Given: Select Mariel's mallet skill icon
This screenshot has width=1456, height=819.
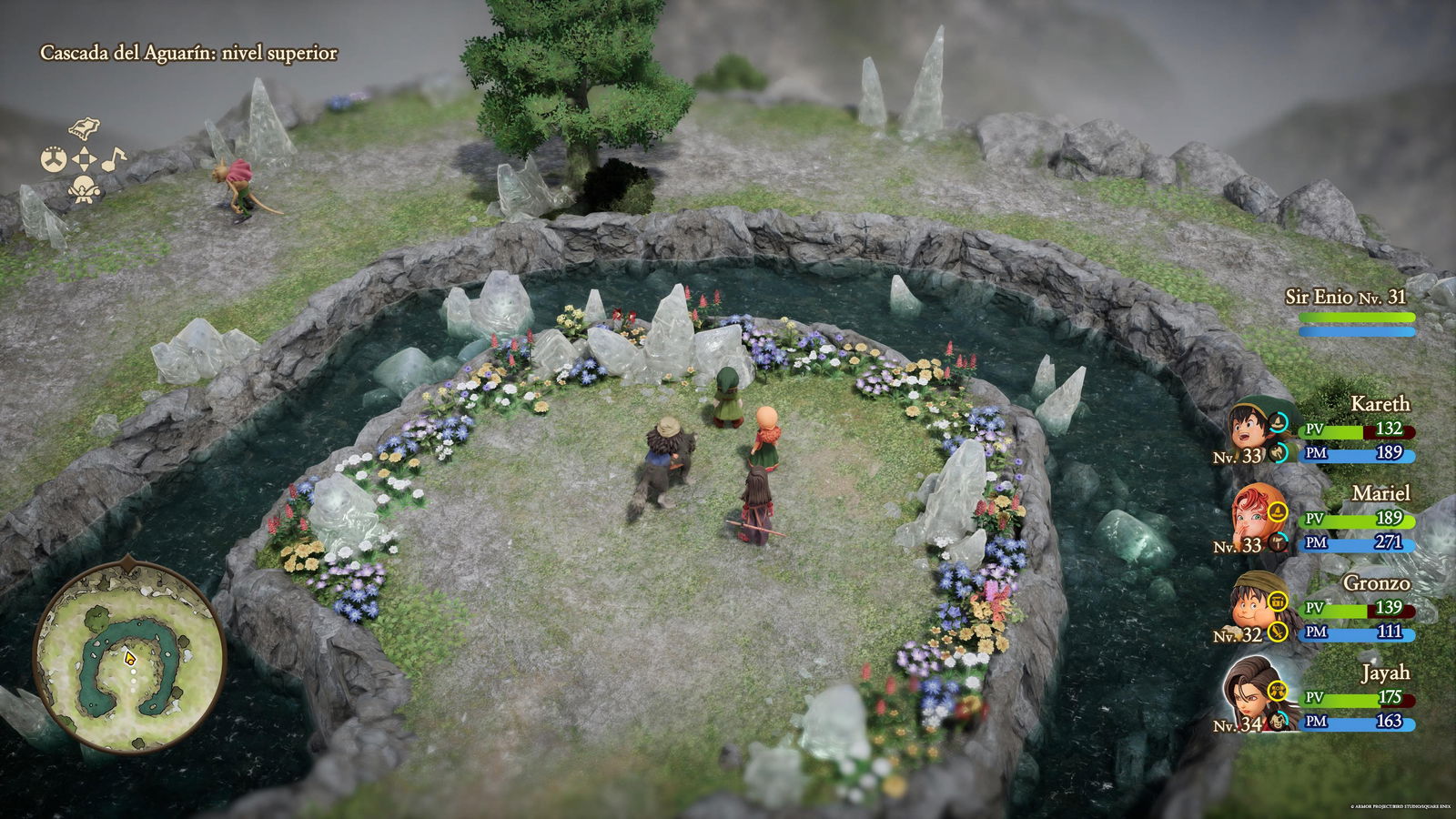Looking at the screenshot, I should [1277, 543].
